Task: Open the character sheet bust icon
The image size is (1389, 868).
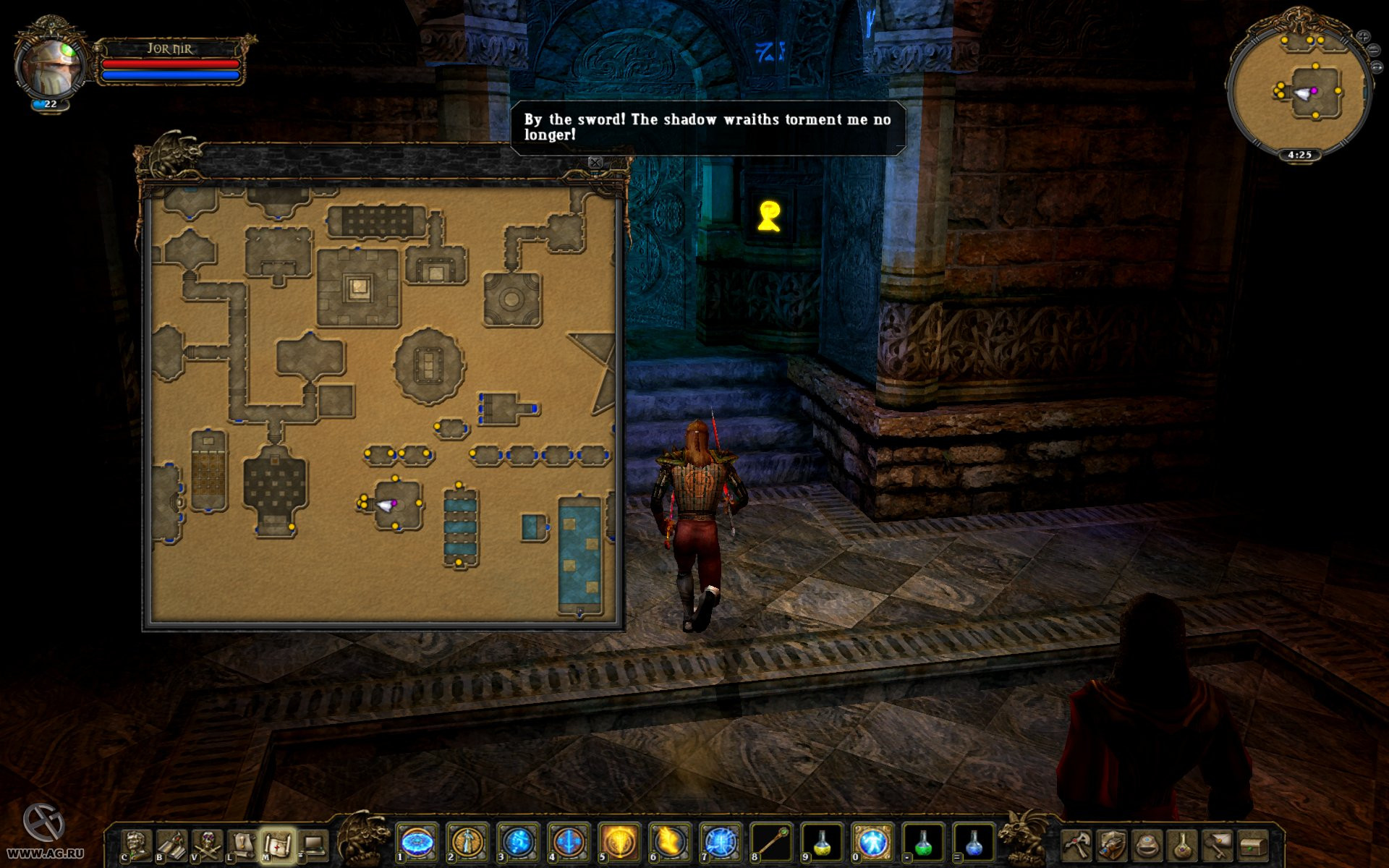Action: (x=137, y=844)
